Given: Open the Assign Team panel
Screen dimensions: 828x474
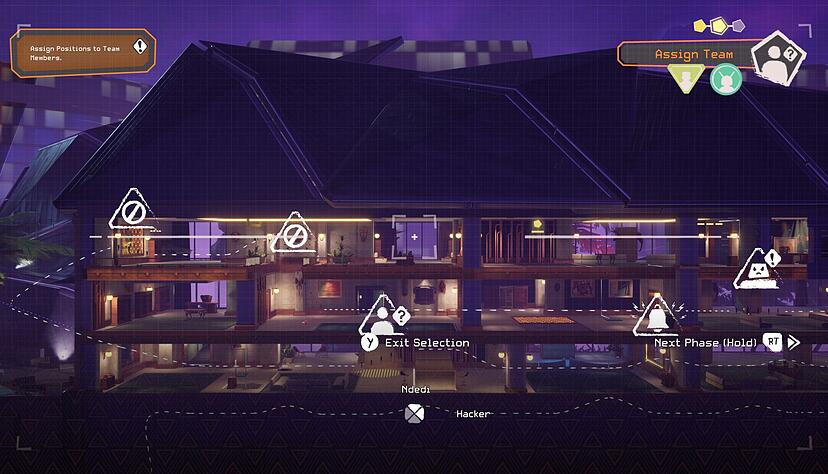Looking at the screenshot, I should coord(693,54).
